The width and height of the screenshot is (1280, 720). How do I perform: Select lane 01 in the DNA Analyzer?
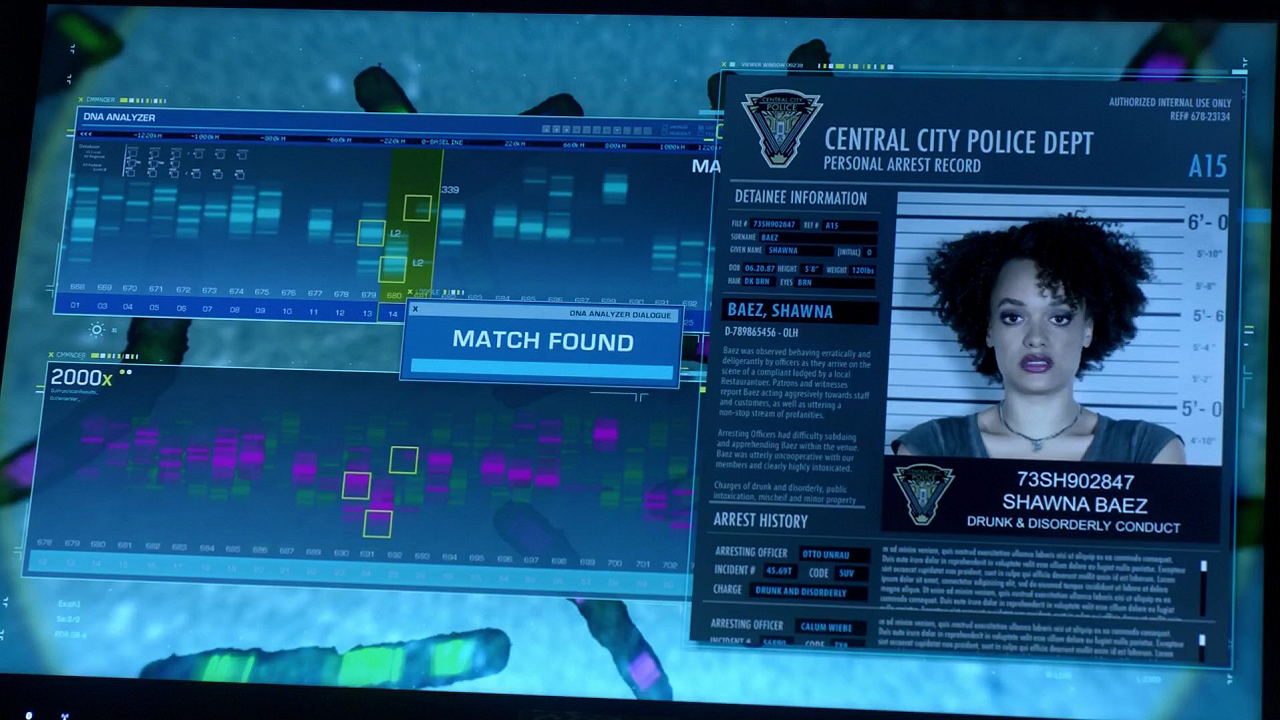(x=75, y=305)
